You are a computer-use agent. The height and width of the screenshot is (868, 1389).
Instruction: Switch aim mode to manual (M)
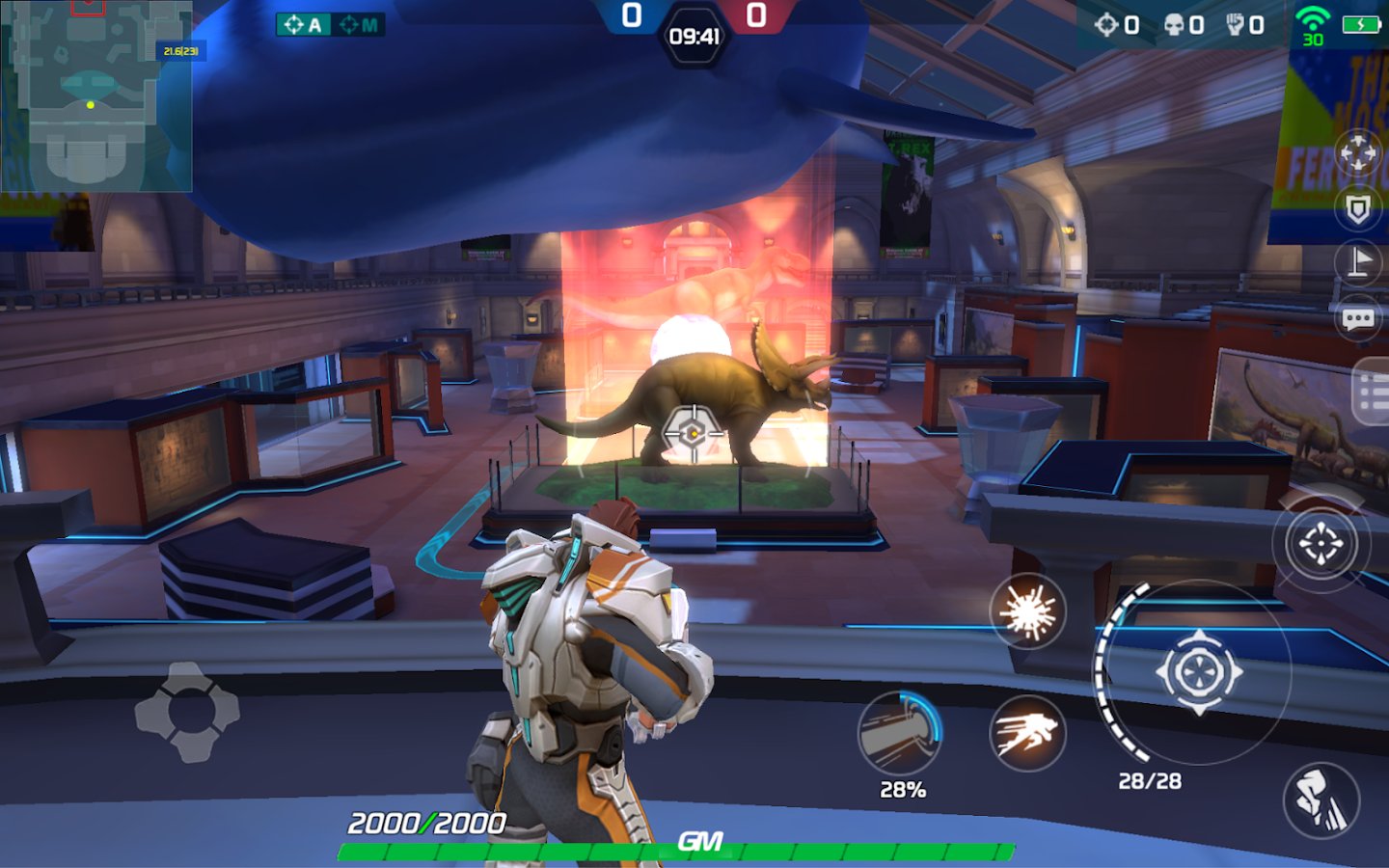[359, 25]
